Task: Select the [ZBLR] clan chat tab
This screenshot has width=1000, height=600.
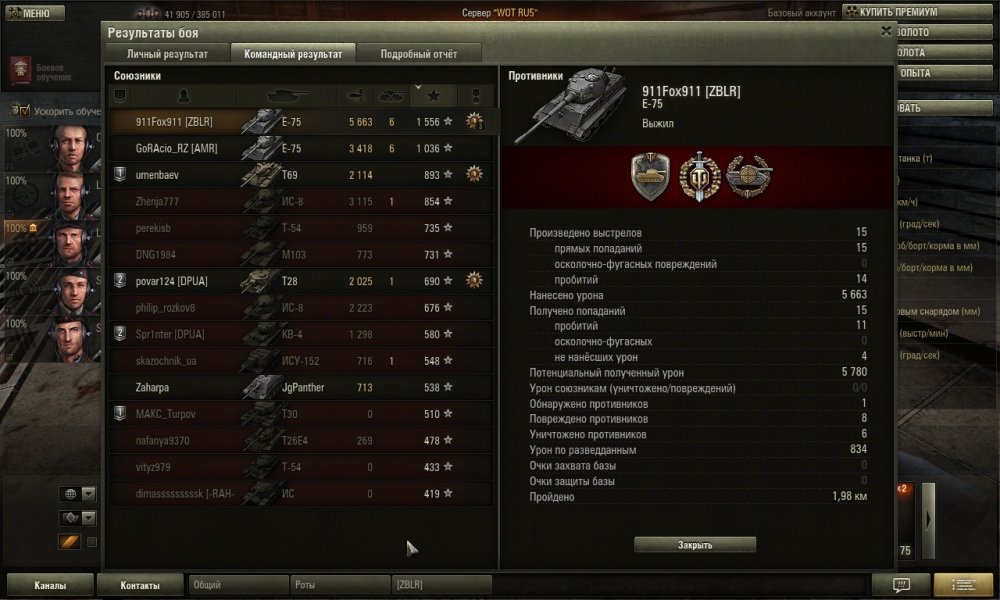Action: click(x=440, y=583)
